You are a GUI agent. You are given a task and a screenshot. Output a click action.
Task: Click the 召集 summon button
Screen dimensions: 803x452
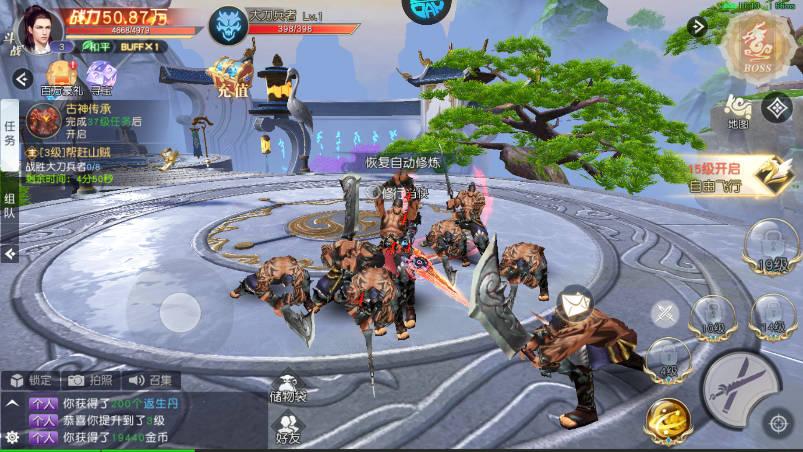[x=150, y=380]
